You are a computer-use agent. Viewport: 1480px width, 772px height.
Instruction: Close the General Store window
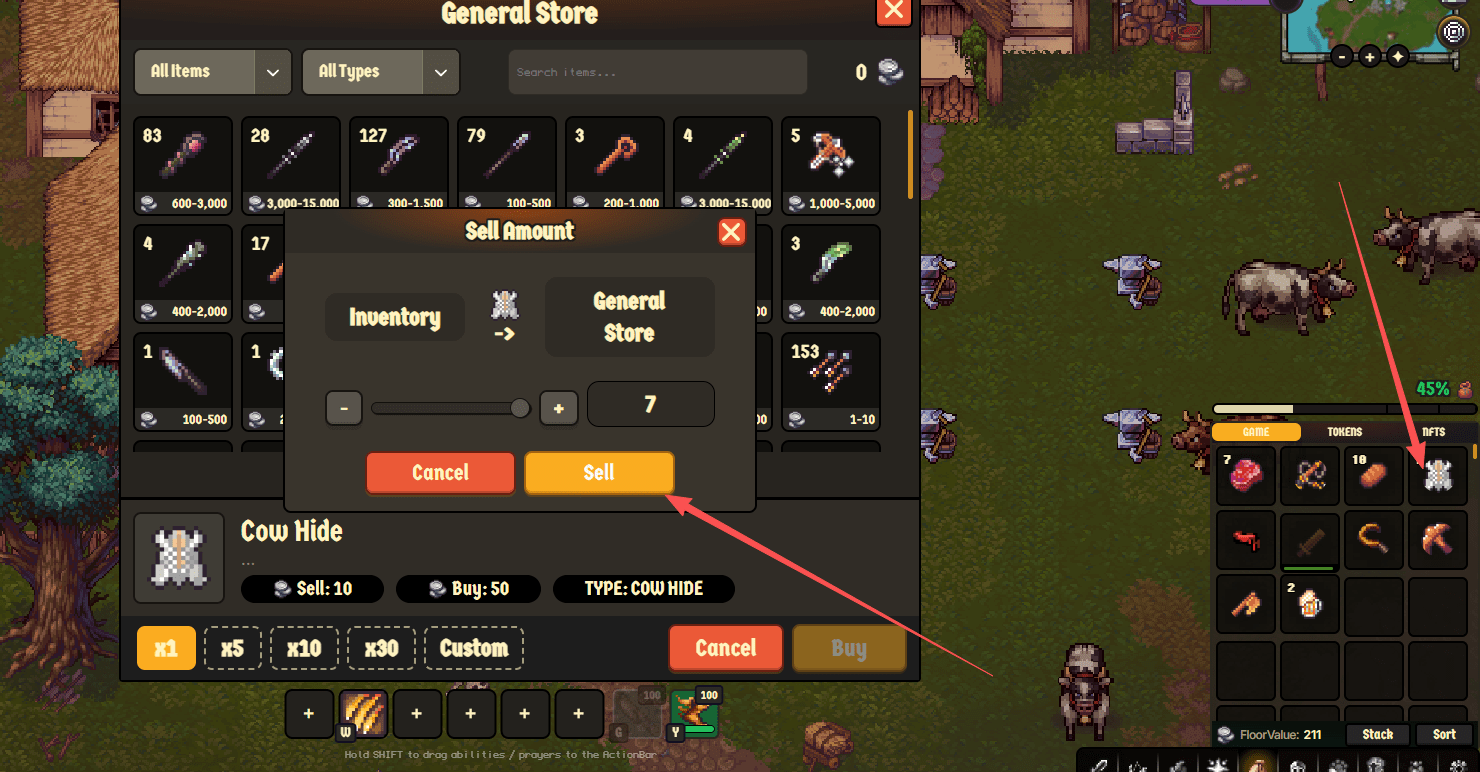tap(893, 11)
